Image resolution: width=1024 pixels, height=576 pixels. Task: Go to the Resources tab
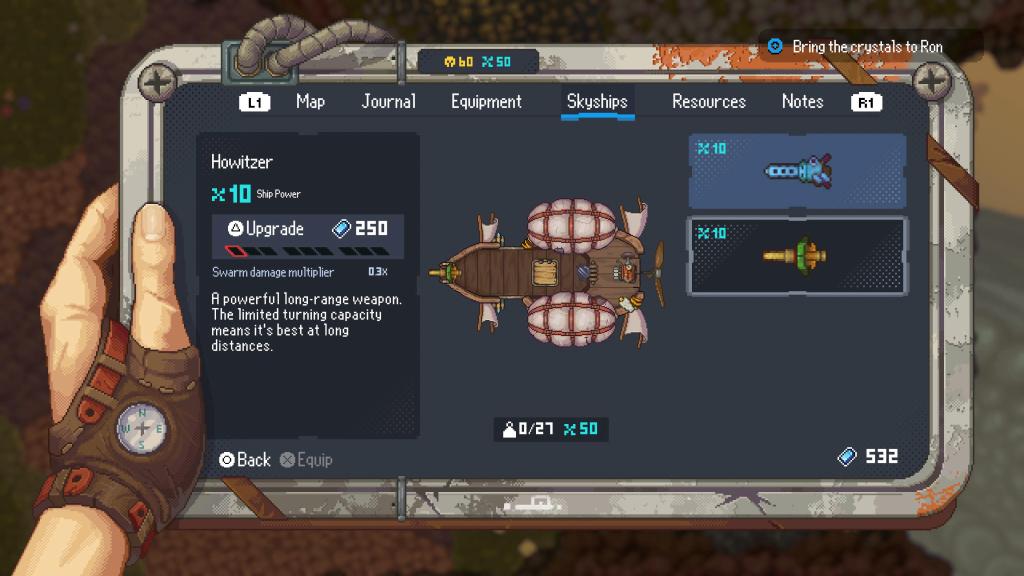[708, 101]
